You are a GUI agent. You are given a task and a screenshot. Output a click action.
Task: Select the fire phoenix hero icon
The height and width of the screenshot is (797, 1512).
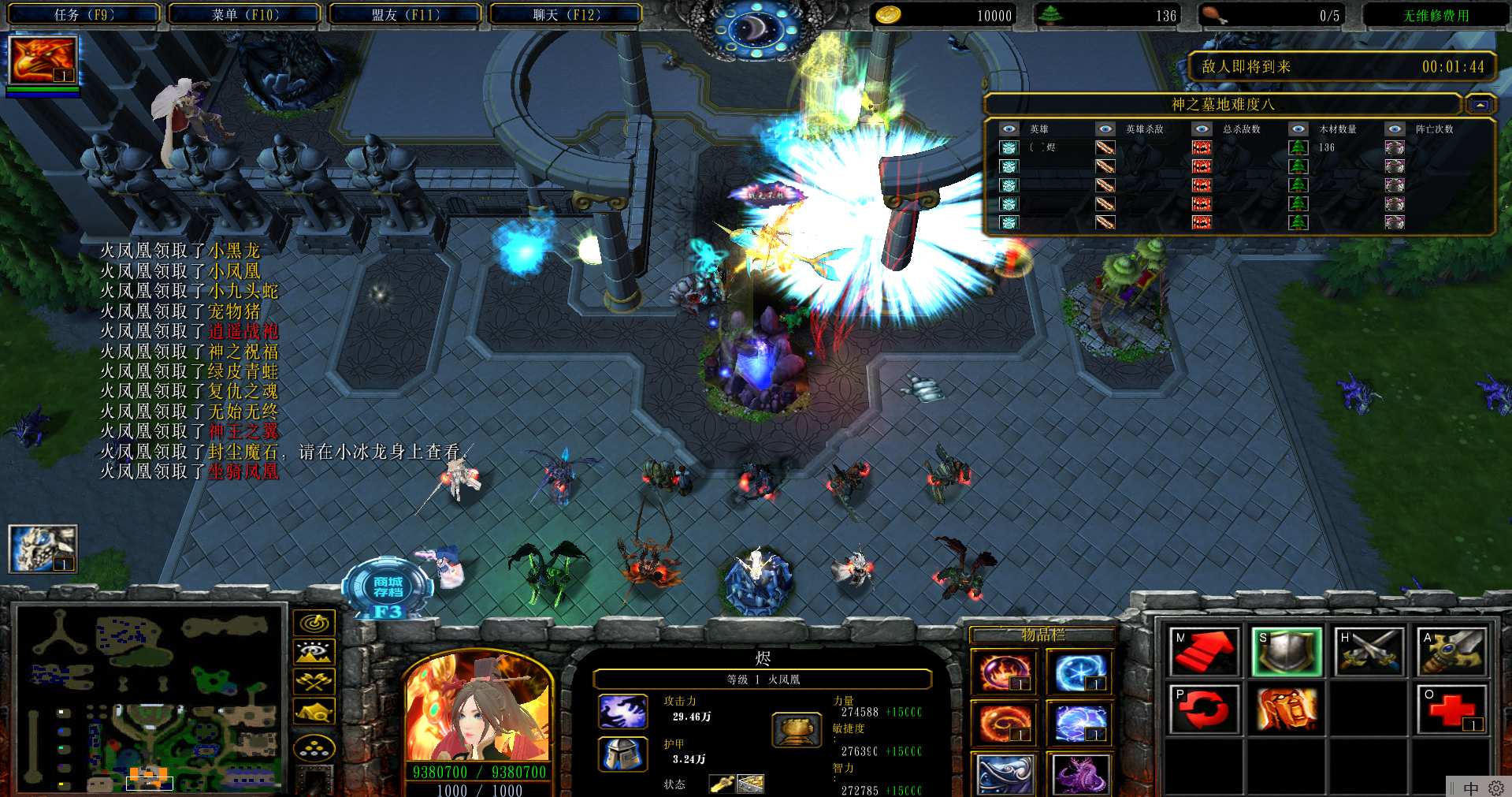click(x=43, y=60)
